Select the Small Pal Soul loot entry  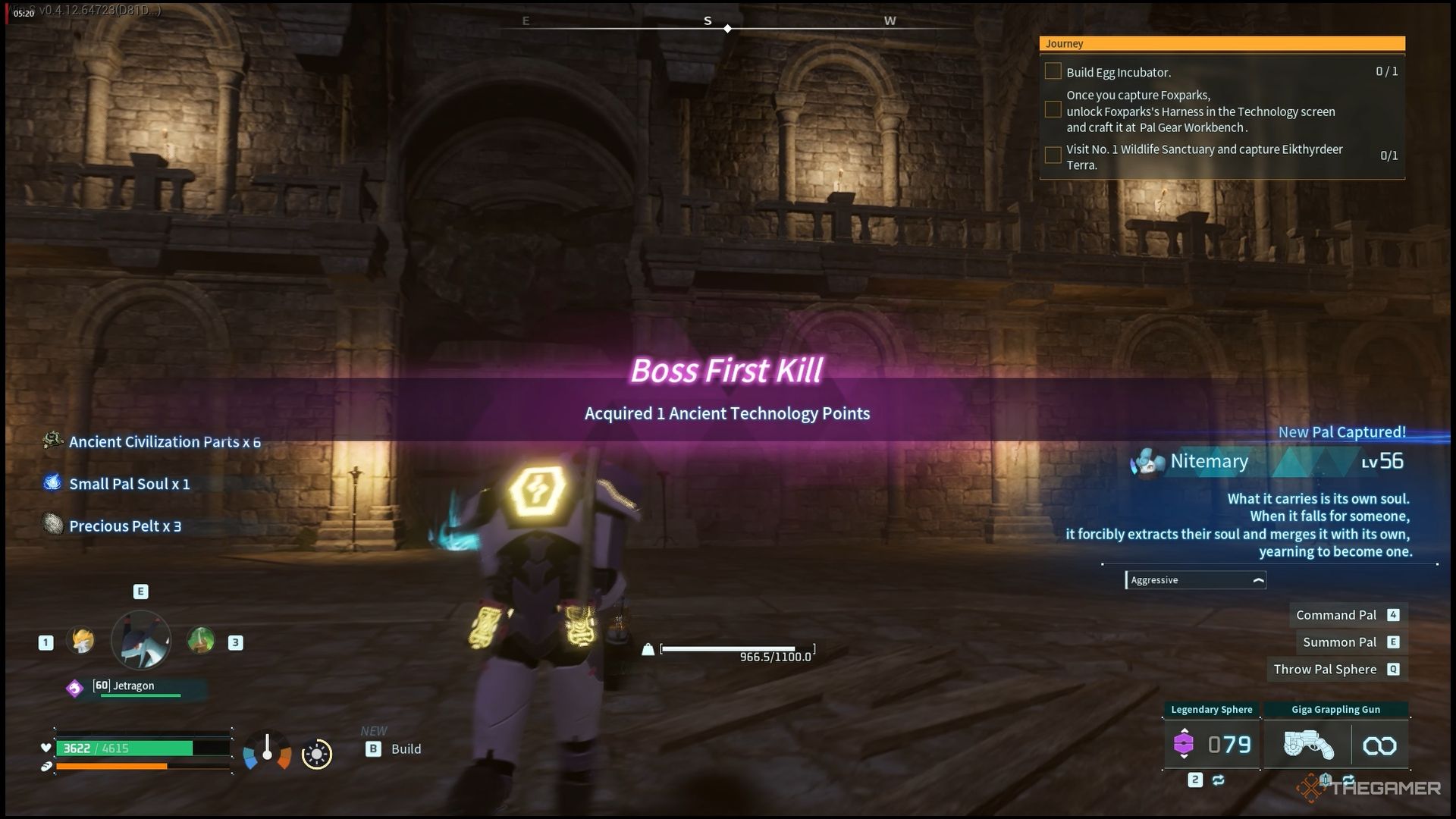coord(129,484)
